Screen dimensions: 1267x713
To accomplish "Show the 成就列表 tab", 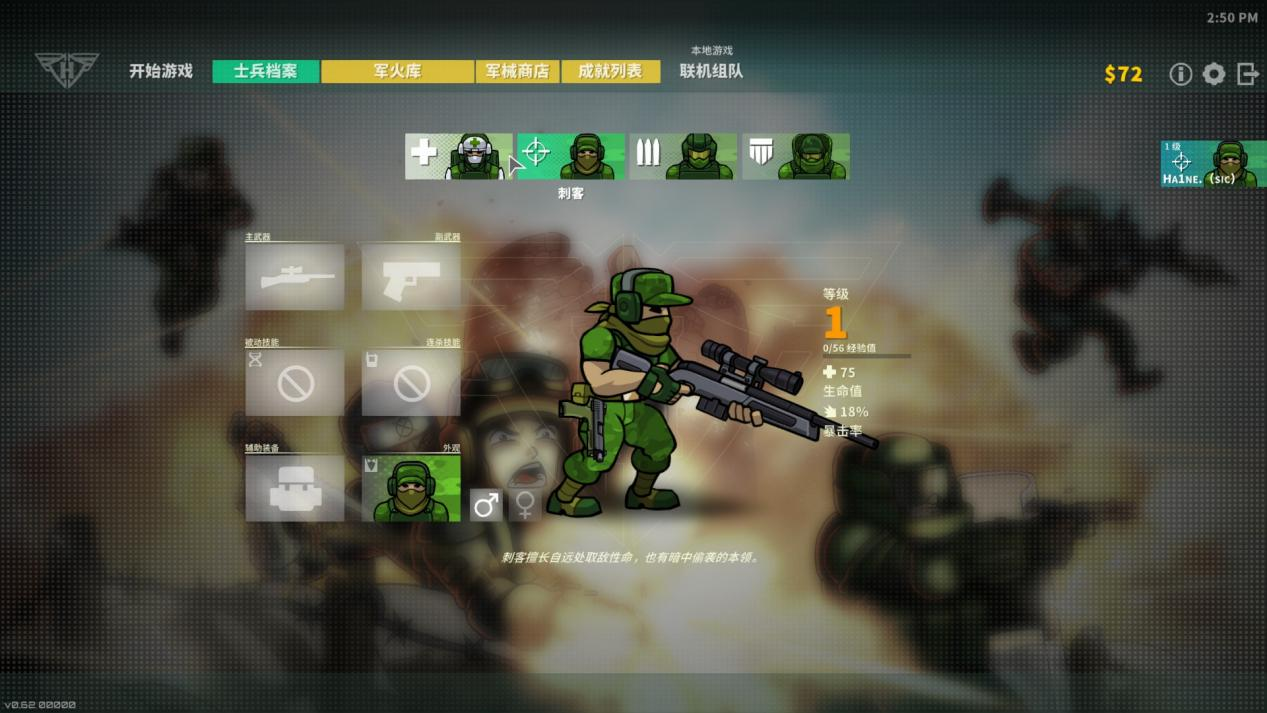I will tap(610, 71).
